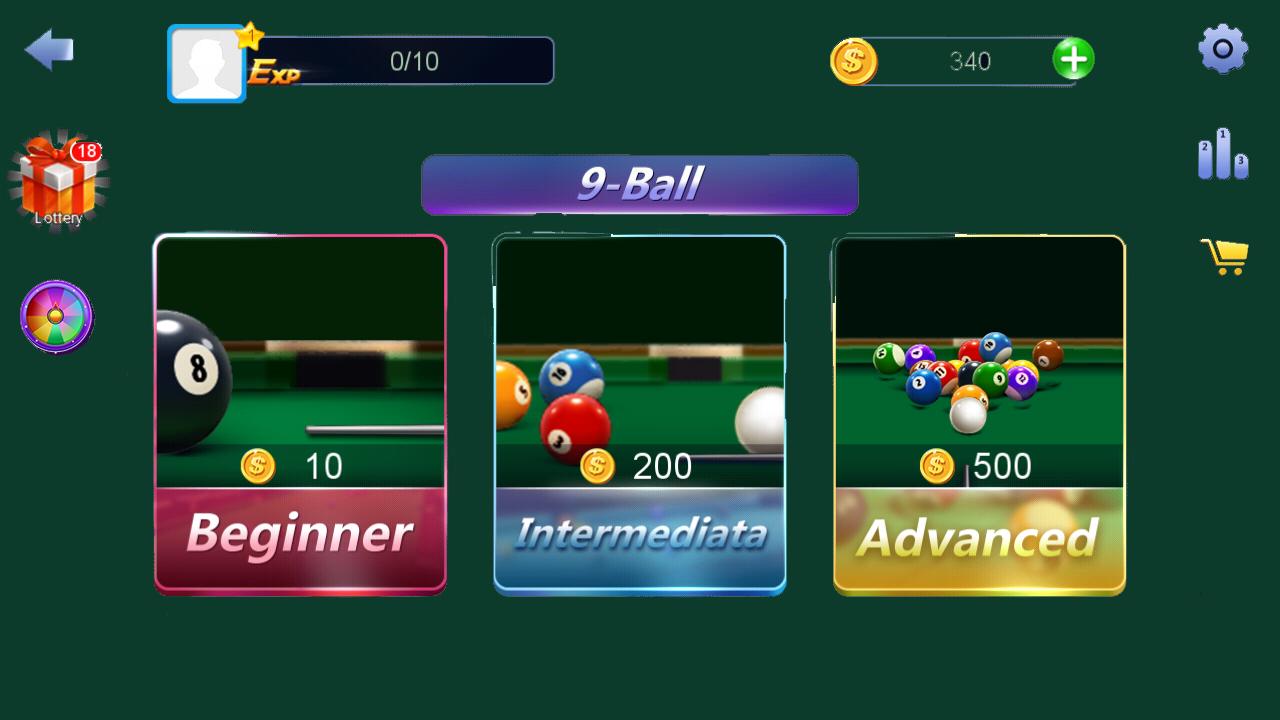Tap the coin balance showing 340

970,61
